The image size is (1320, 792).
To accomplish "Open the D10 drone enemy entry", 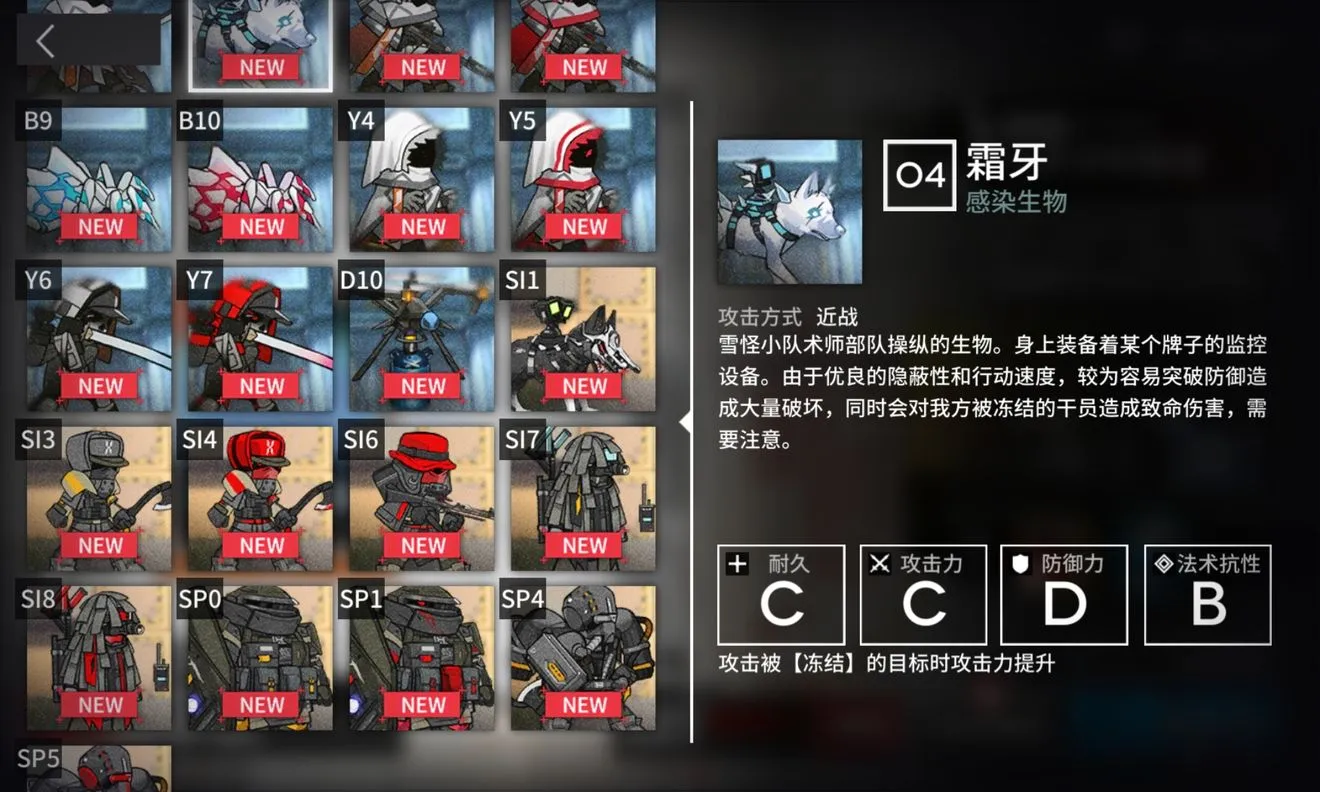I will point(420,335).
